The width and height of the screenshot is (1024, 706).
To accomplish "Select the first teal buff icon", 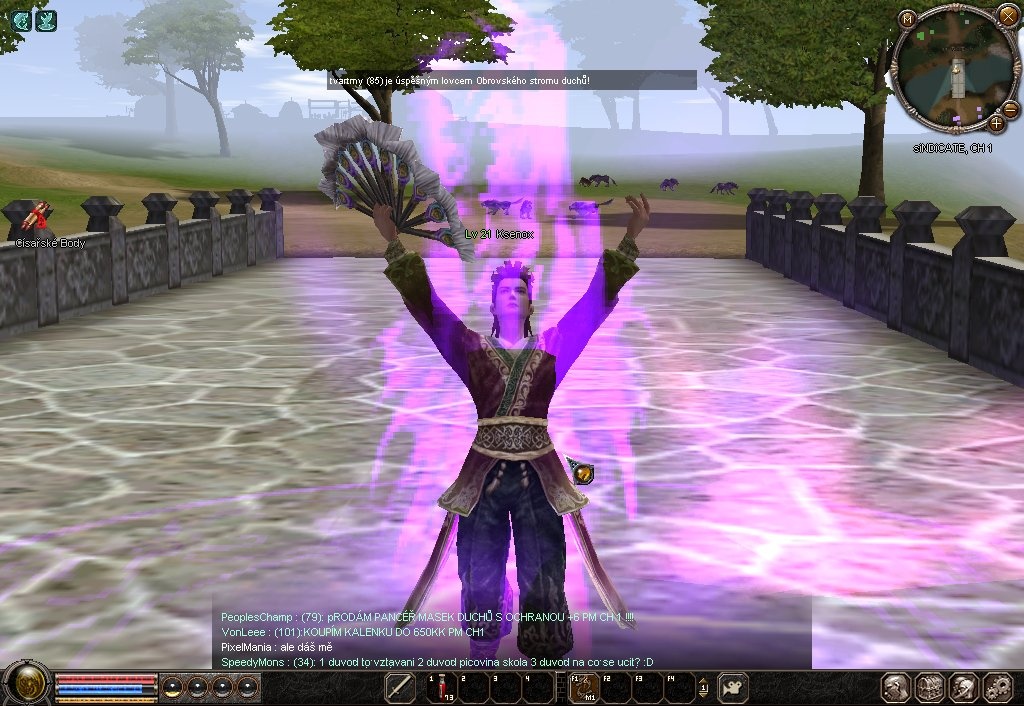I will [x=21, y=20].
